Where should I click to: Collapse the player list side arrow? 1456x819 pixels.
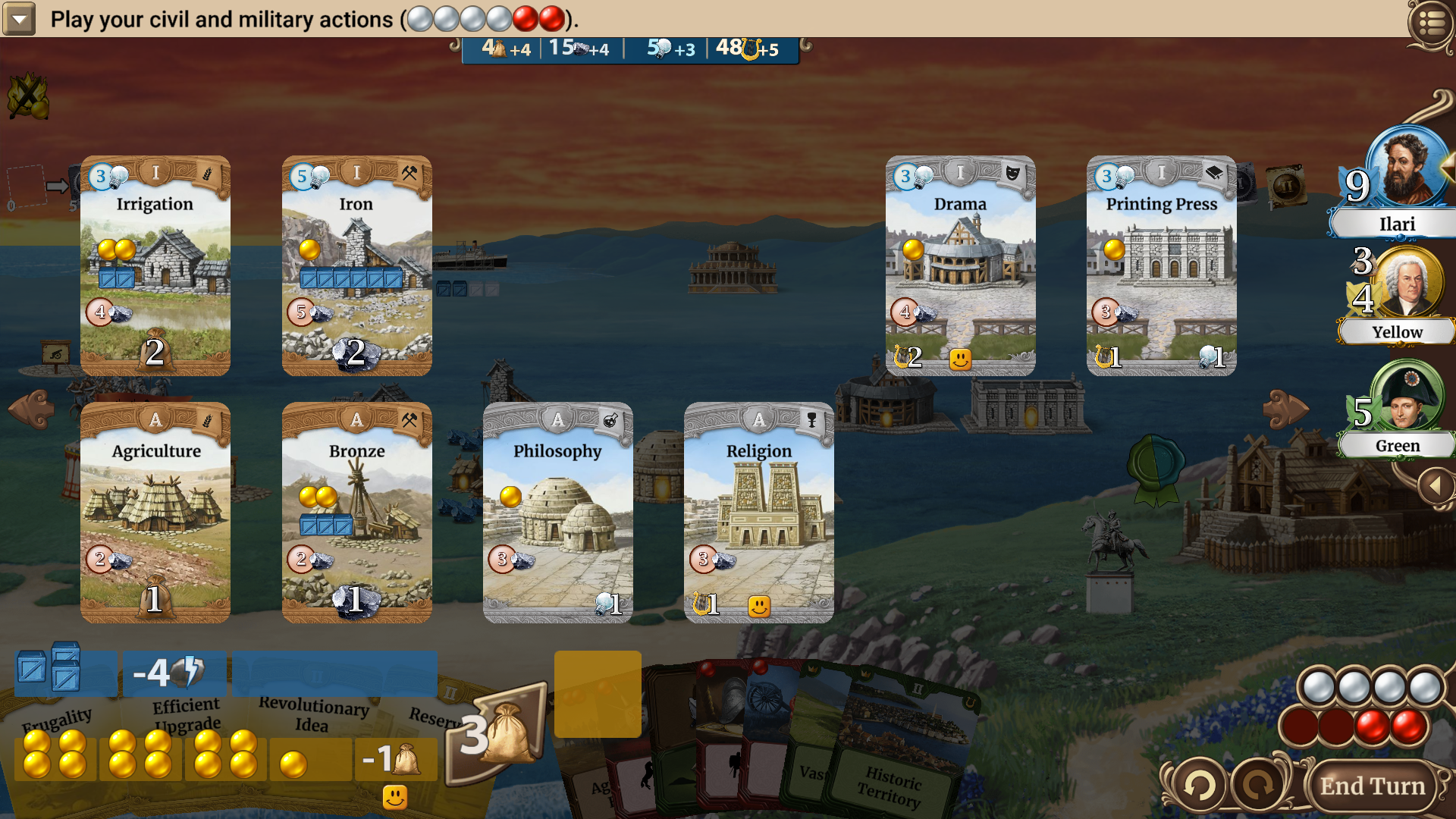[x=1436, y=485]
